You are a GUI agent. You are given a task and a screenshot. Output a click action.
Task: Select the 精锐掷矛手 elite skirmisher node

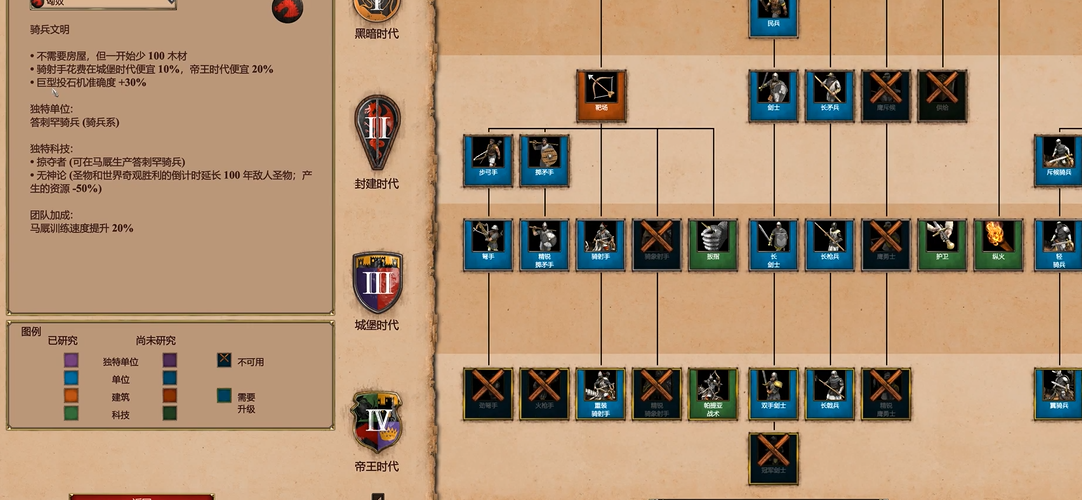pos(544,245)
